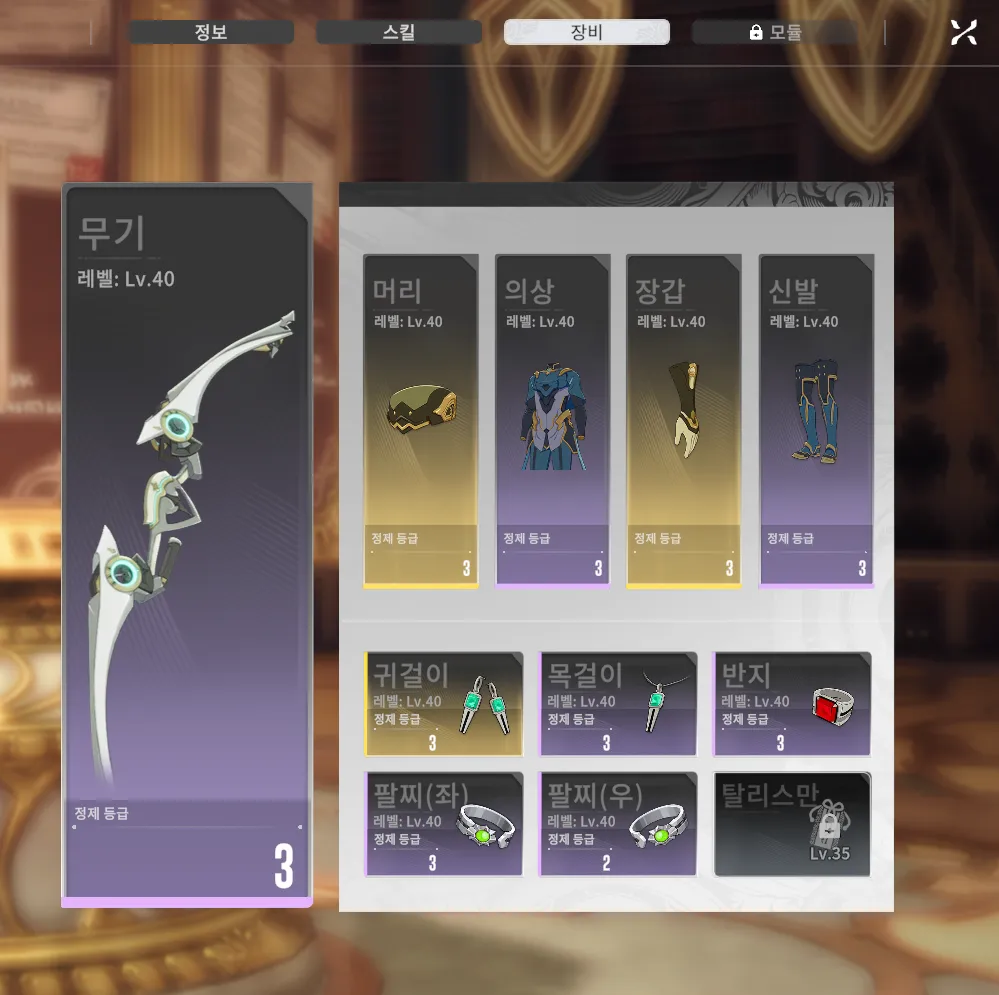Click the locked 탈리스만 slot
Viewport: 999px width, 995px height.
point(792,824)
